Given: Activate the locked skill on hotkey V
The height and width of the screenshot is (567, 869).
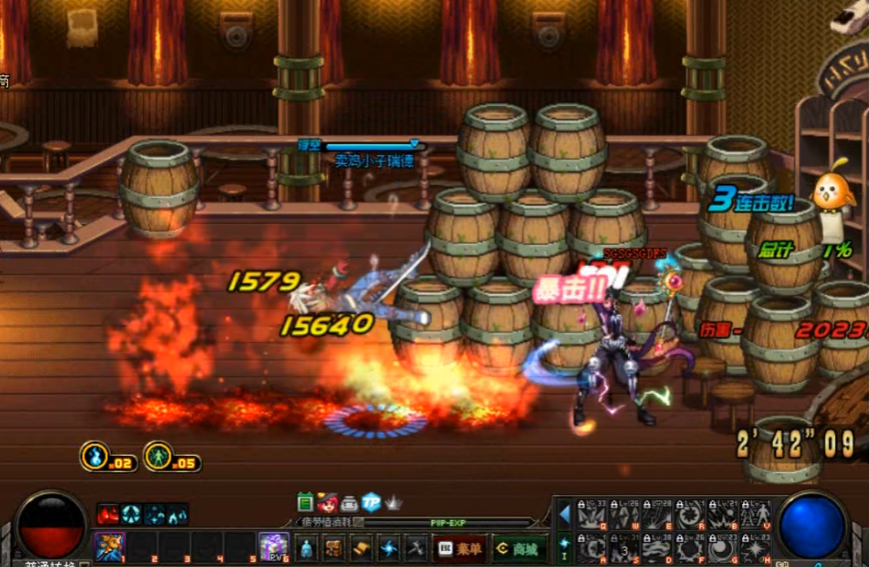Looking at the screenshot, I should tap(757, 515).
